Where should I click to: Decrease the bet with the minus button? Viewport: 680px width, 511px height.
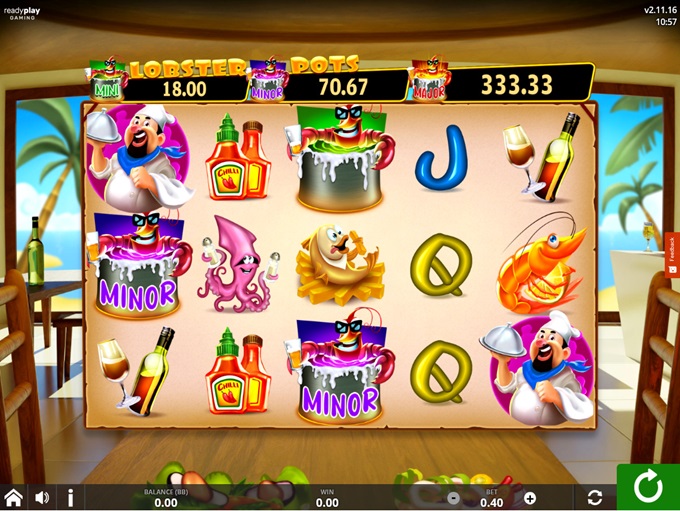[x=453, y=498]
